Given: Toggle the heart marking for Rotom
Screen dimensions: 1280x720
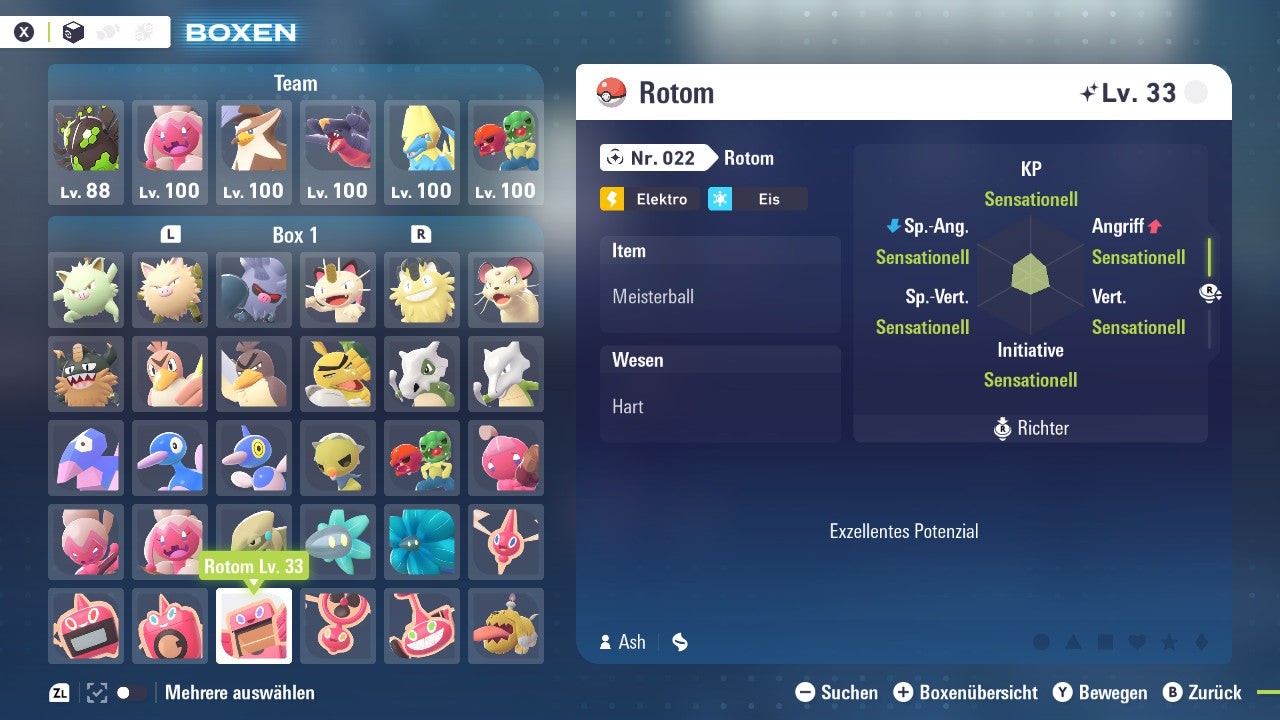Looking at the screenshot, I should click(x=1137, y=641).
